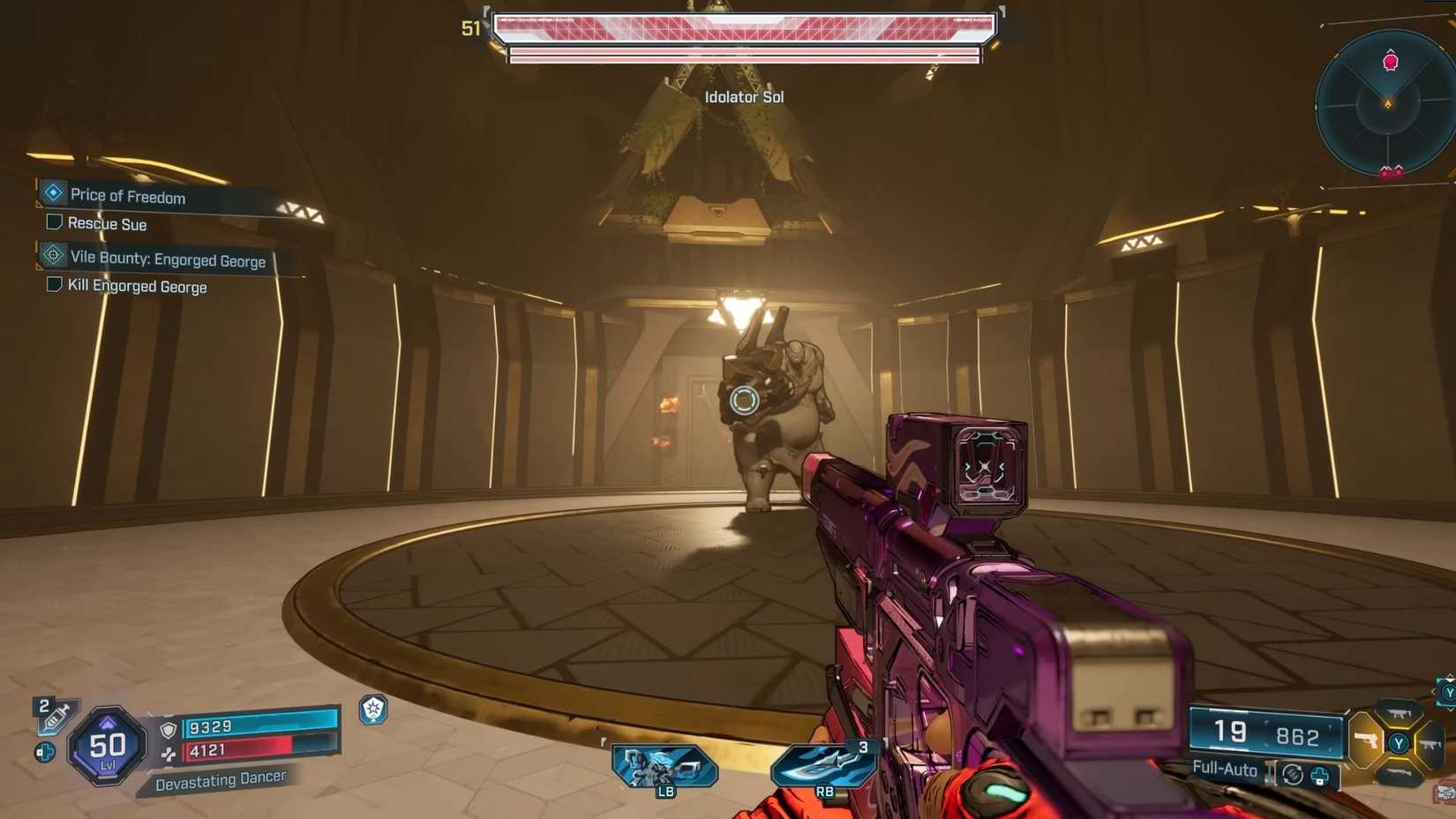Click the shield icon beside 9329
This screenshot has height=819, width=1456.
169,729
